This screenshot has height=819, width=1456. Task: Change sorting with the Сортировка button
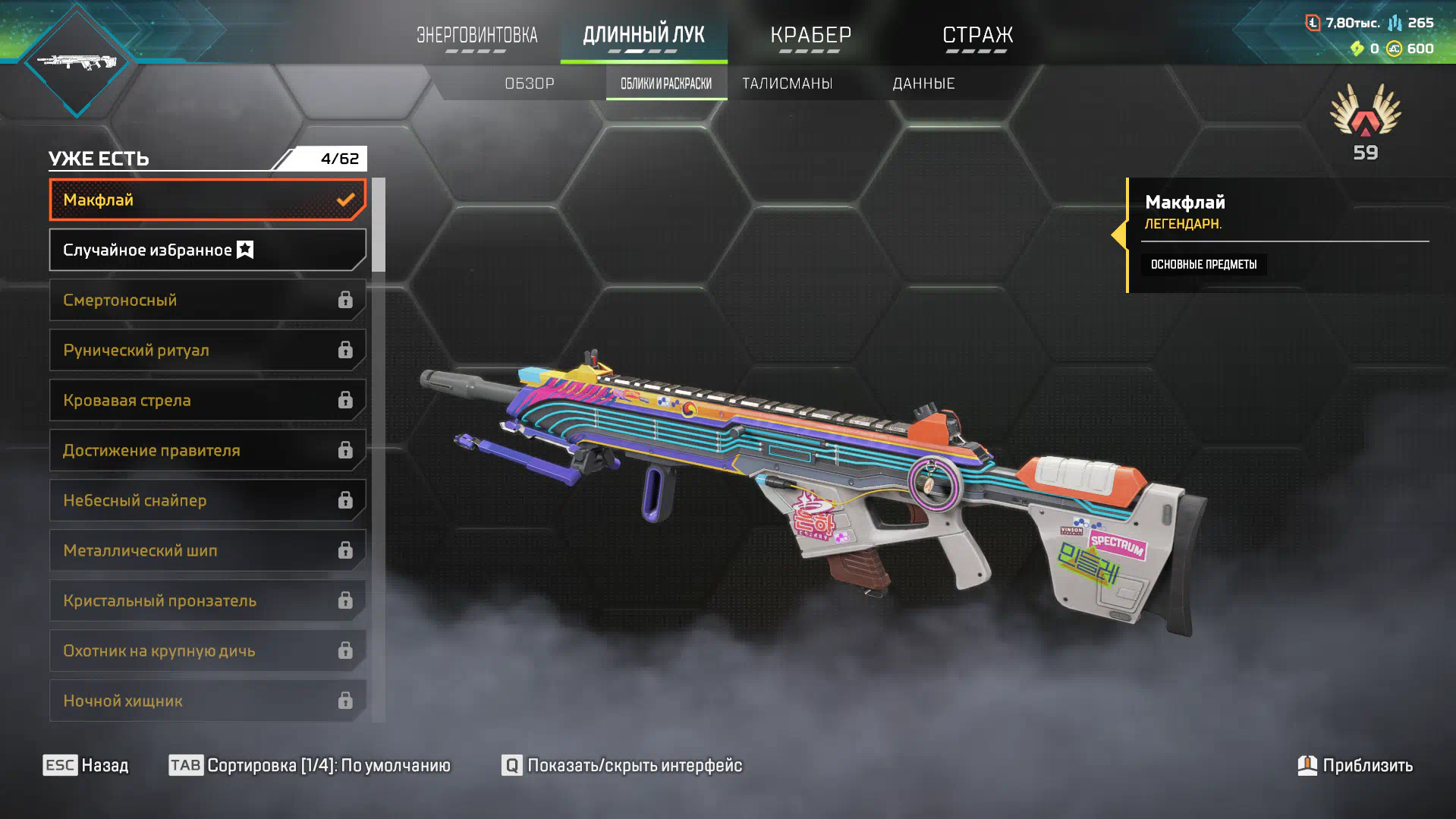310,765
